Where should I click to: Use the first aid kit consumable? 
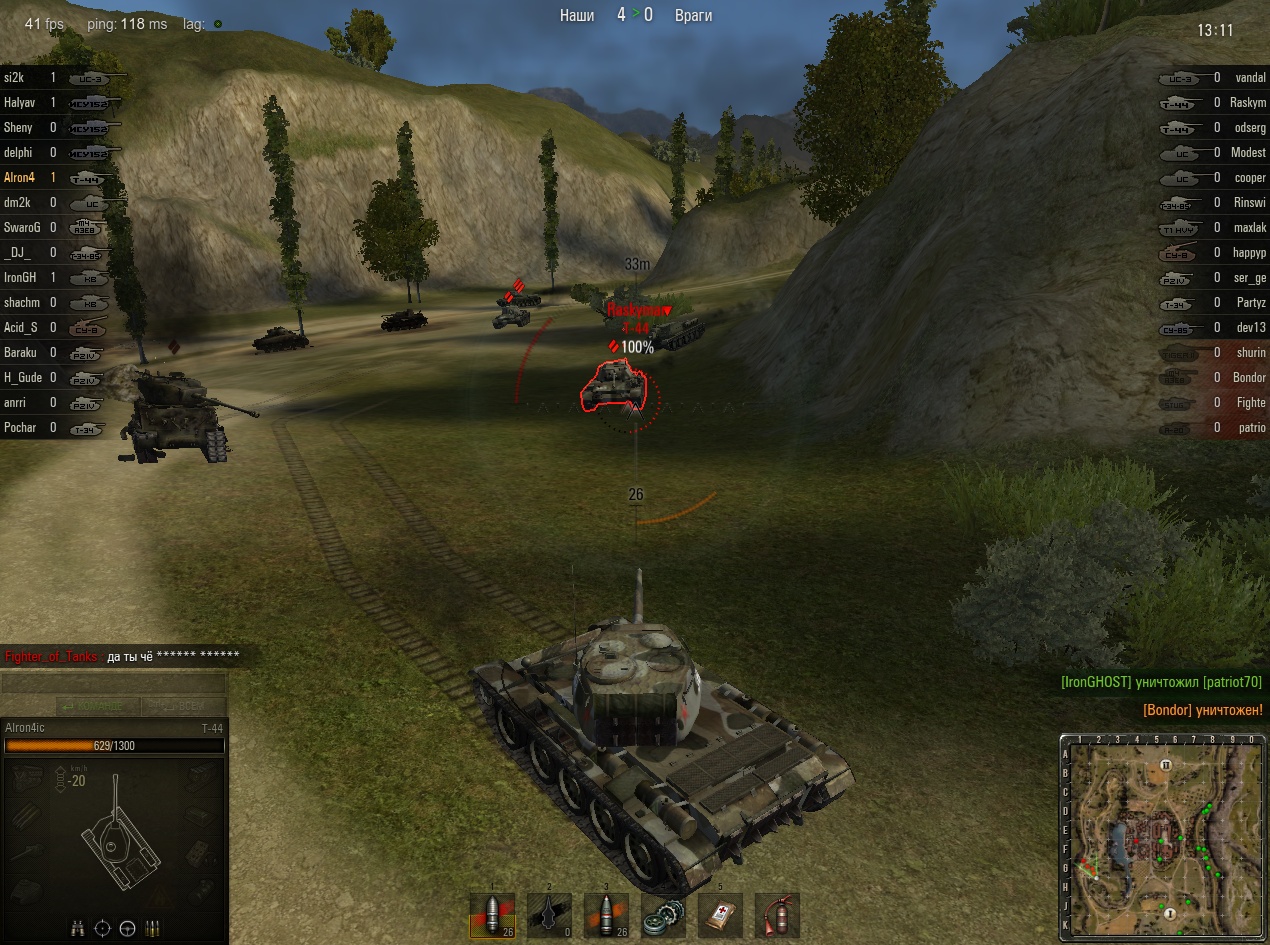click(720, 914)
